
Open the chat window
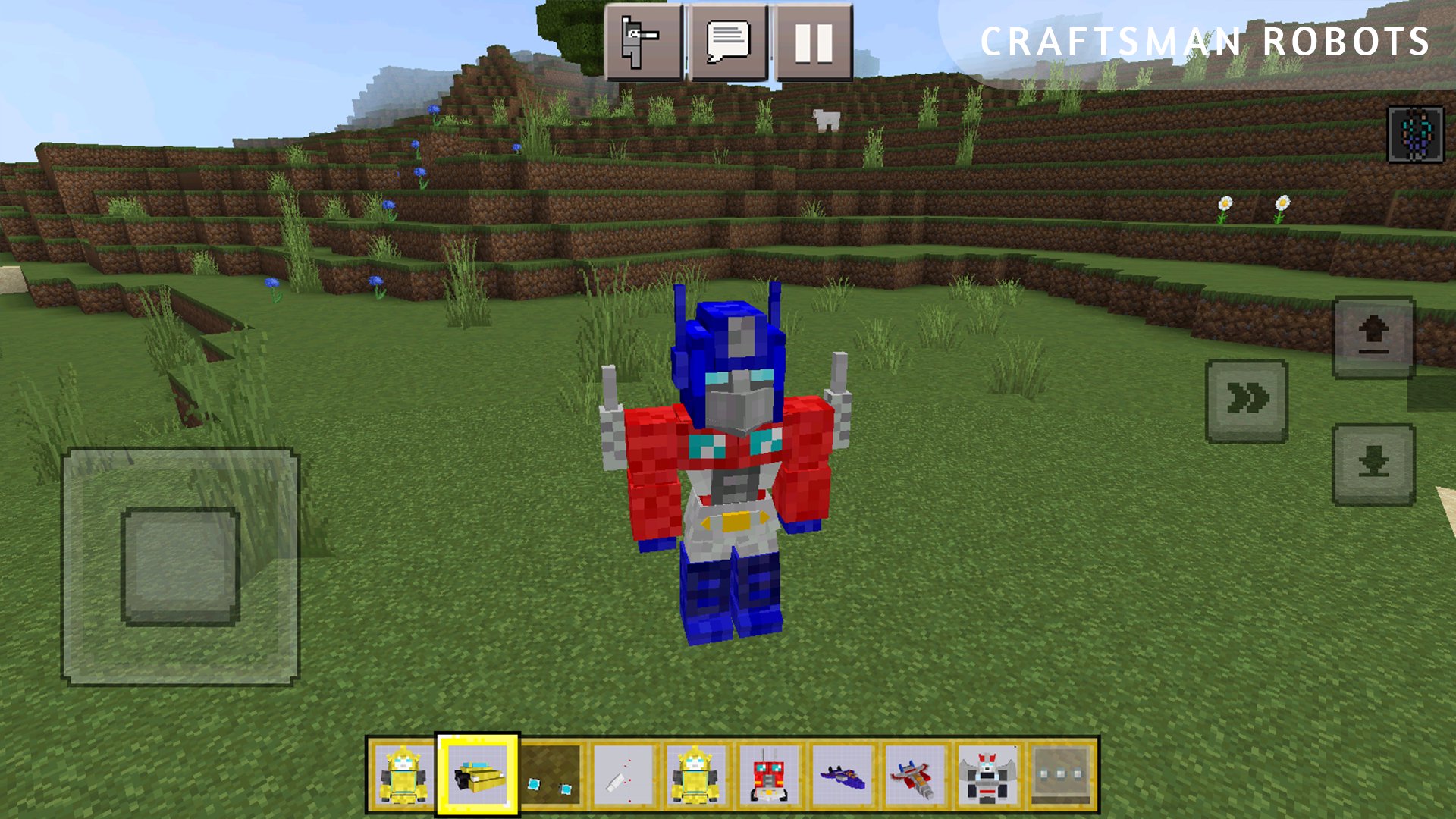(x=728, y=42)
